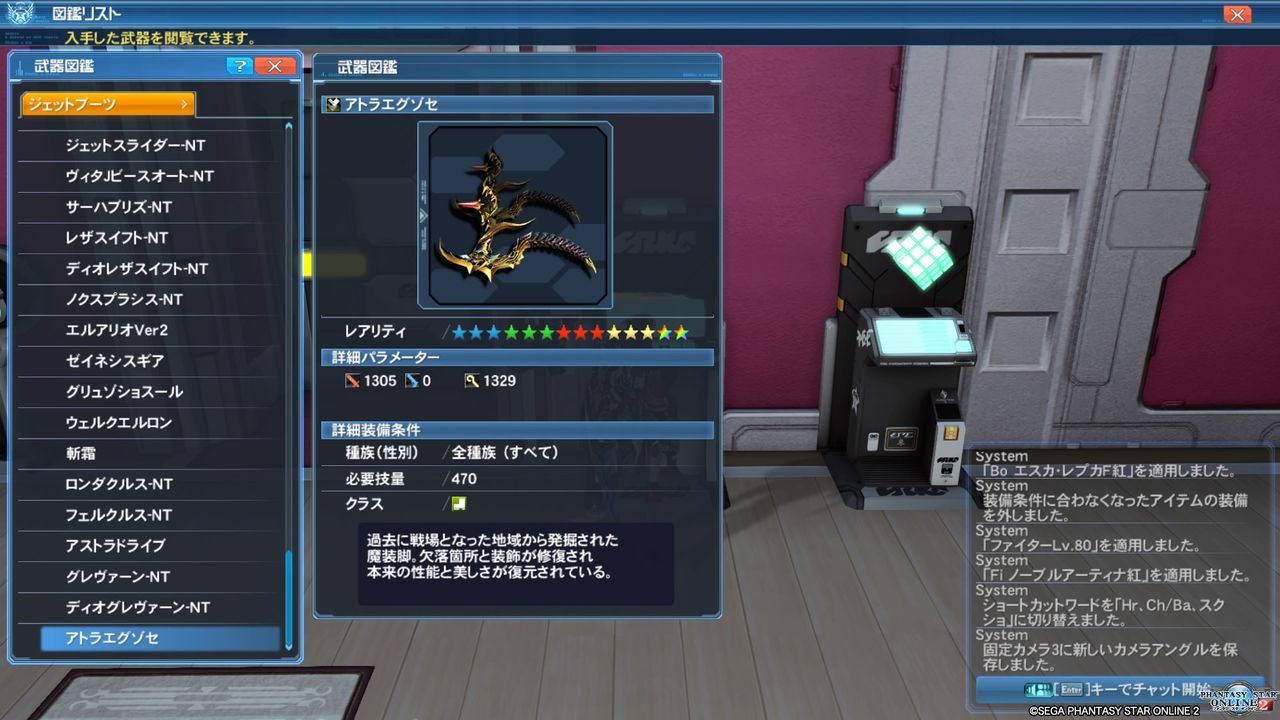This screenshot has width=1280, height=720.
Task: Click the weapon emblem beside アトラエグゾセ title
Action: coord(331,103)
